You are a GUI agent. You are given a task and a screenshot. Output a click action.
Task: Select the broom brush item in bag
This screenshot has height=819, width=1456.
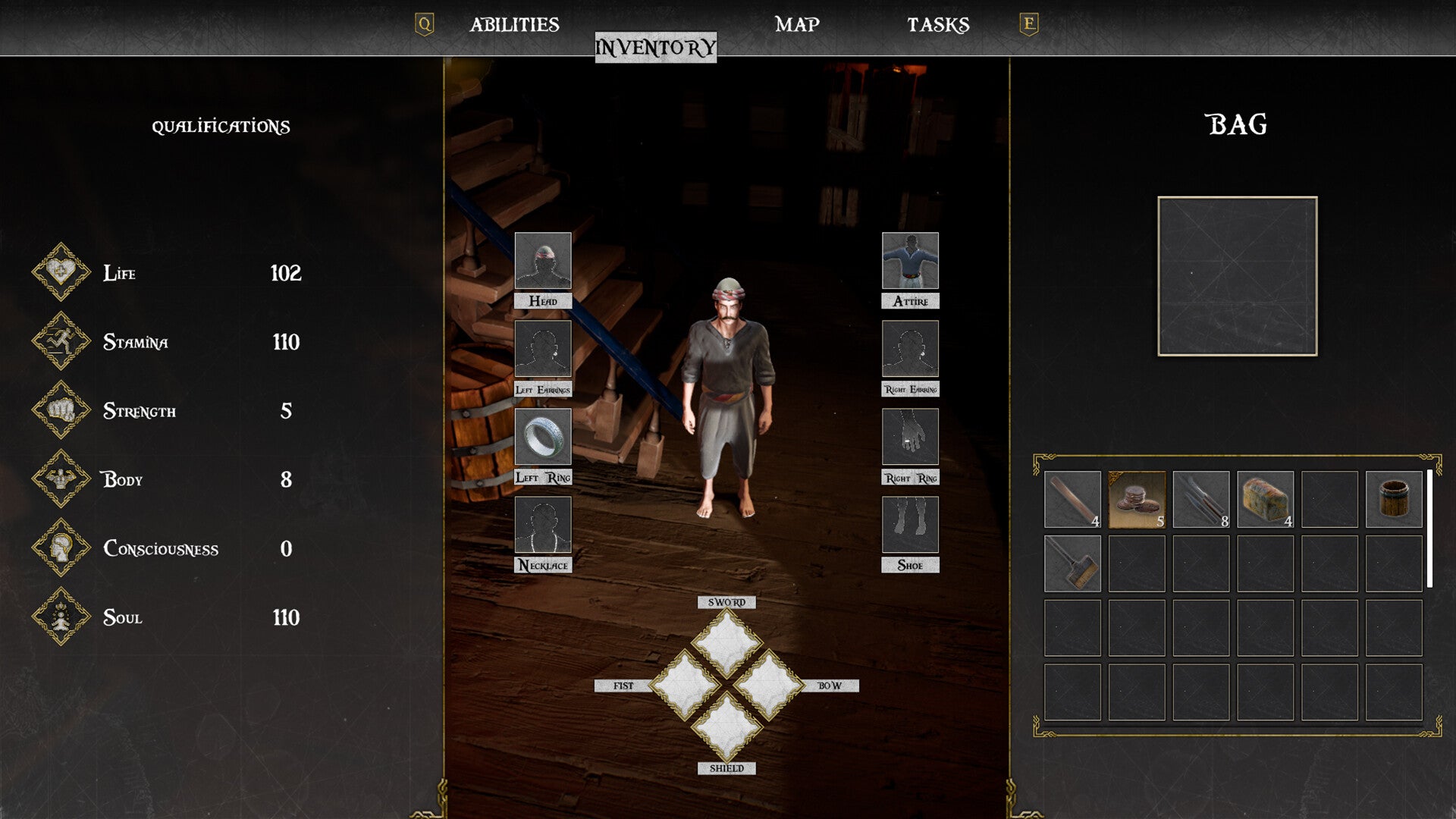point(1072,563)
